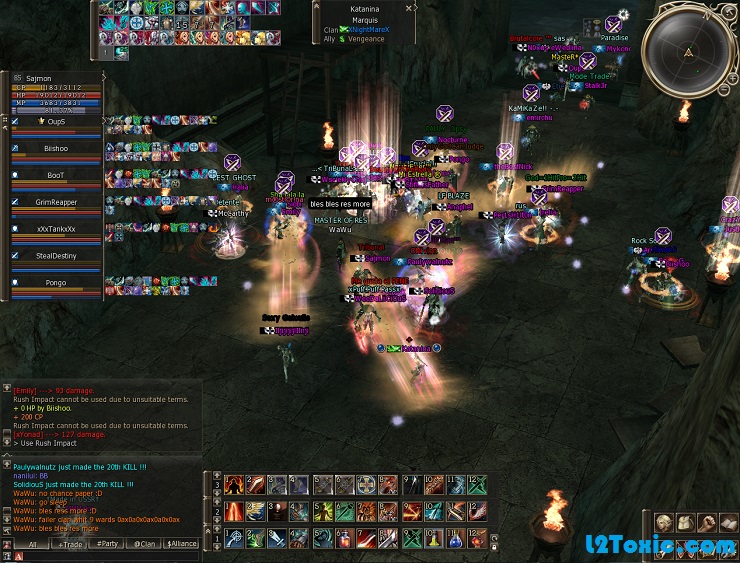Open the #Party chat tab

106,544
